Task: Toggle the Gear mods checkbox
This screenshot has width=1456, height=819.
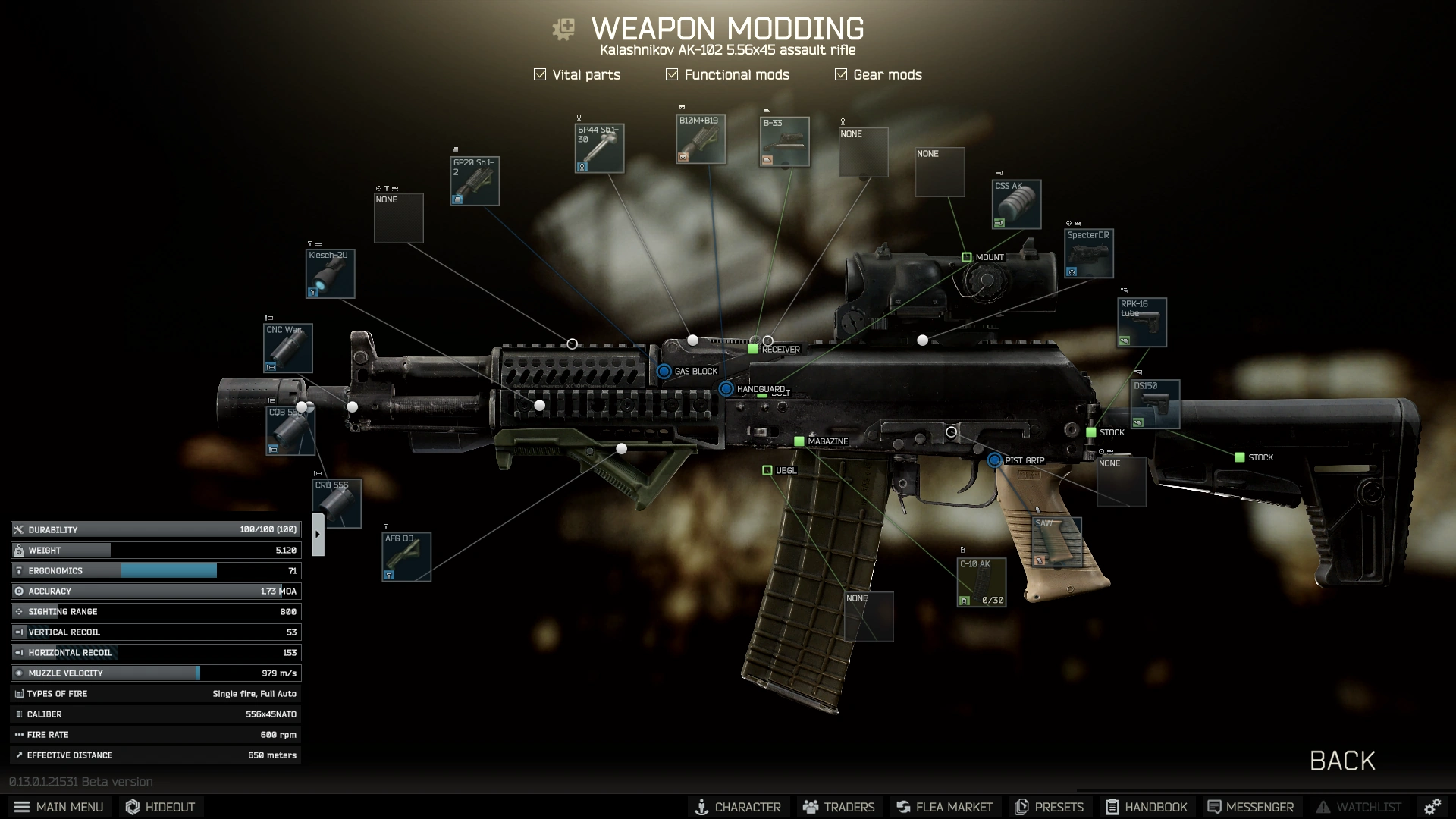Action: [840, 74]
